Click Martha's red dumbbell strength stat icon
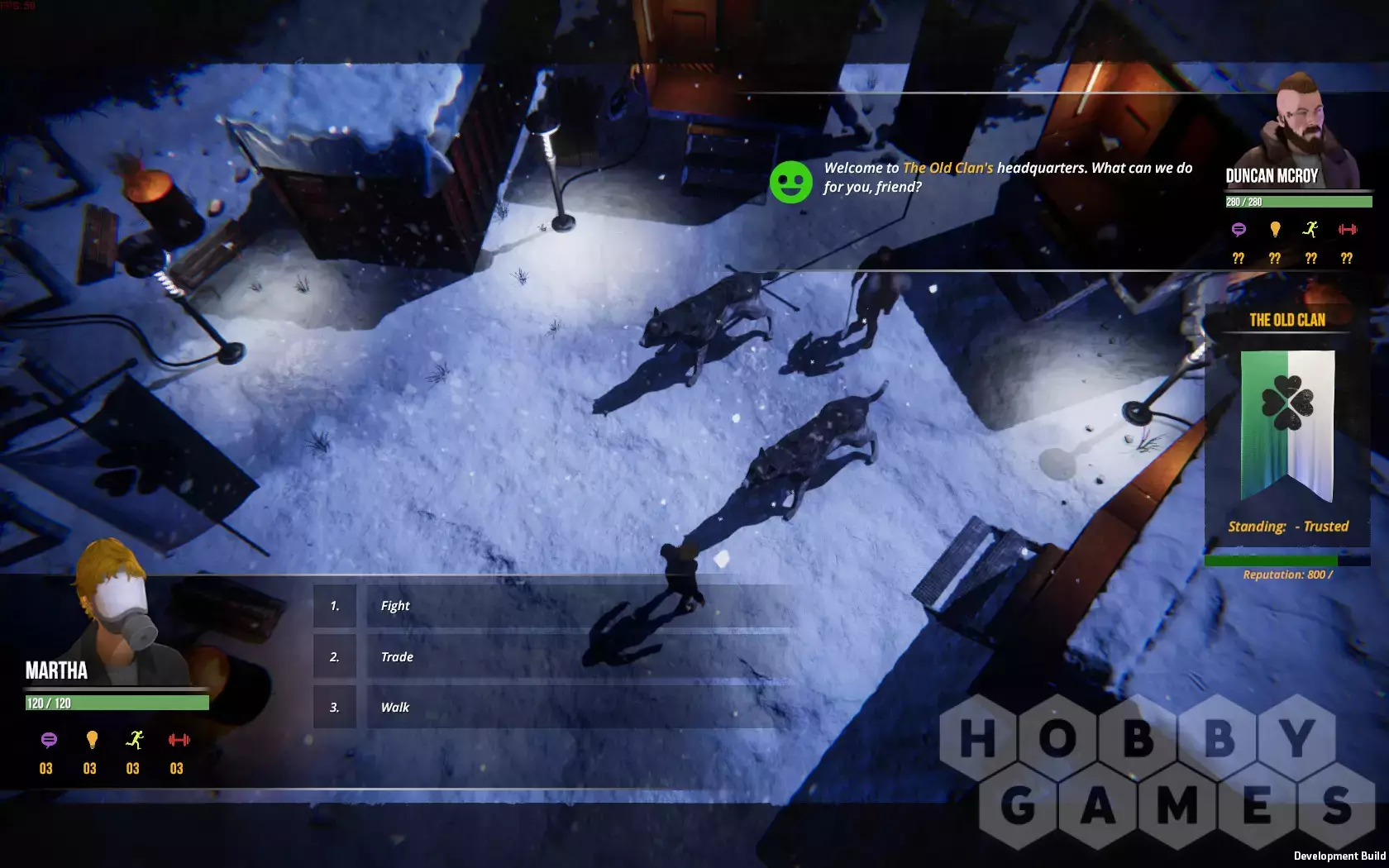This screenshot has width=1389, height=868. pos(179,740)
